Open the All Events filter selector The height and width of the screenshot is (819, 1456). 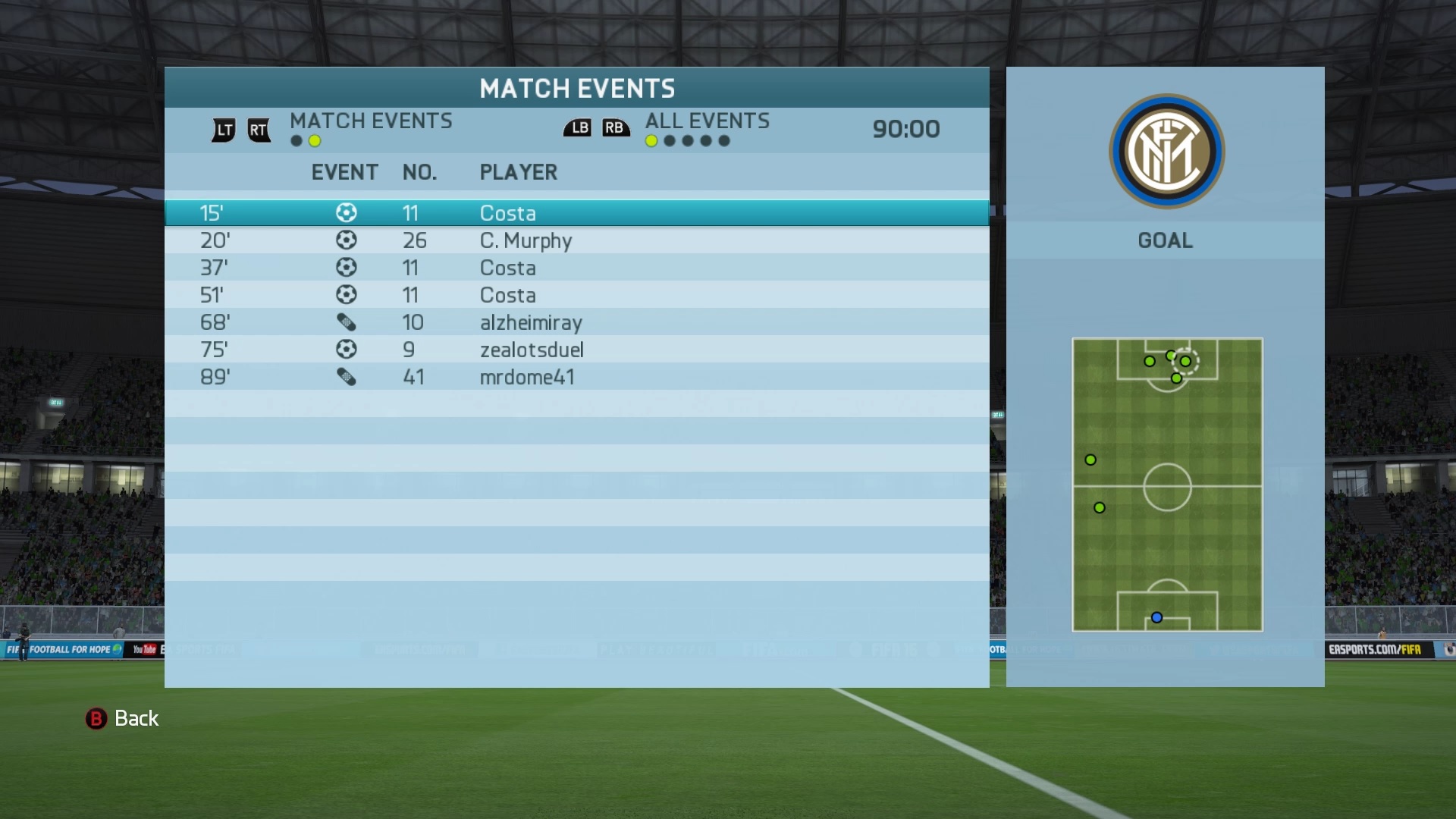[707, 121]
